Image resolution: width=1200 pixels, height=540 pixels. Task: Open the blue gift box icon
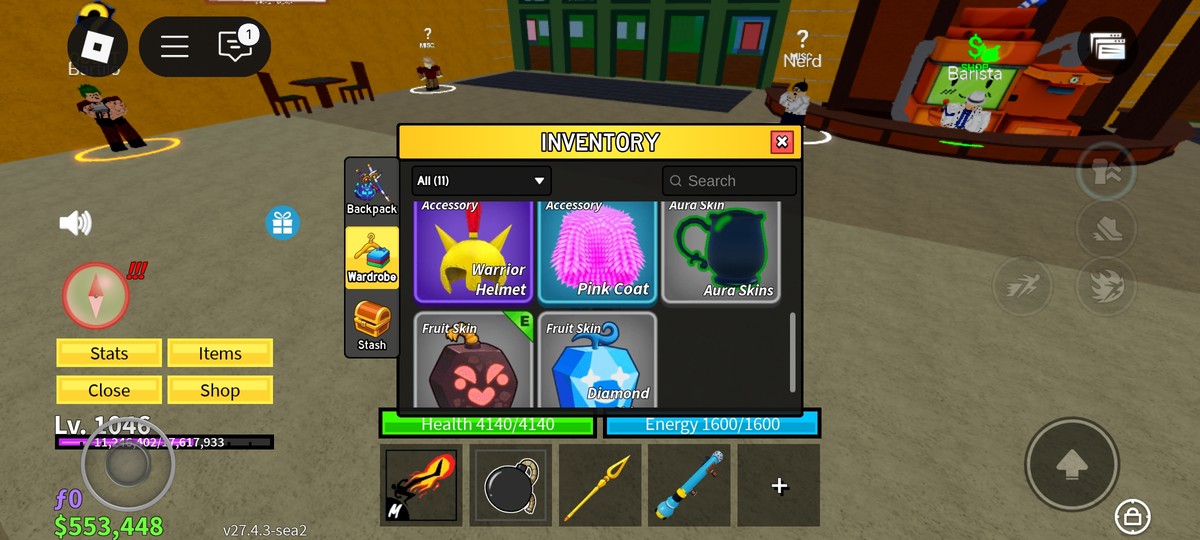click(283, 222)
